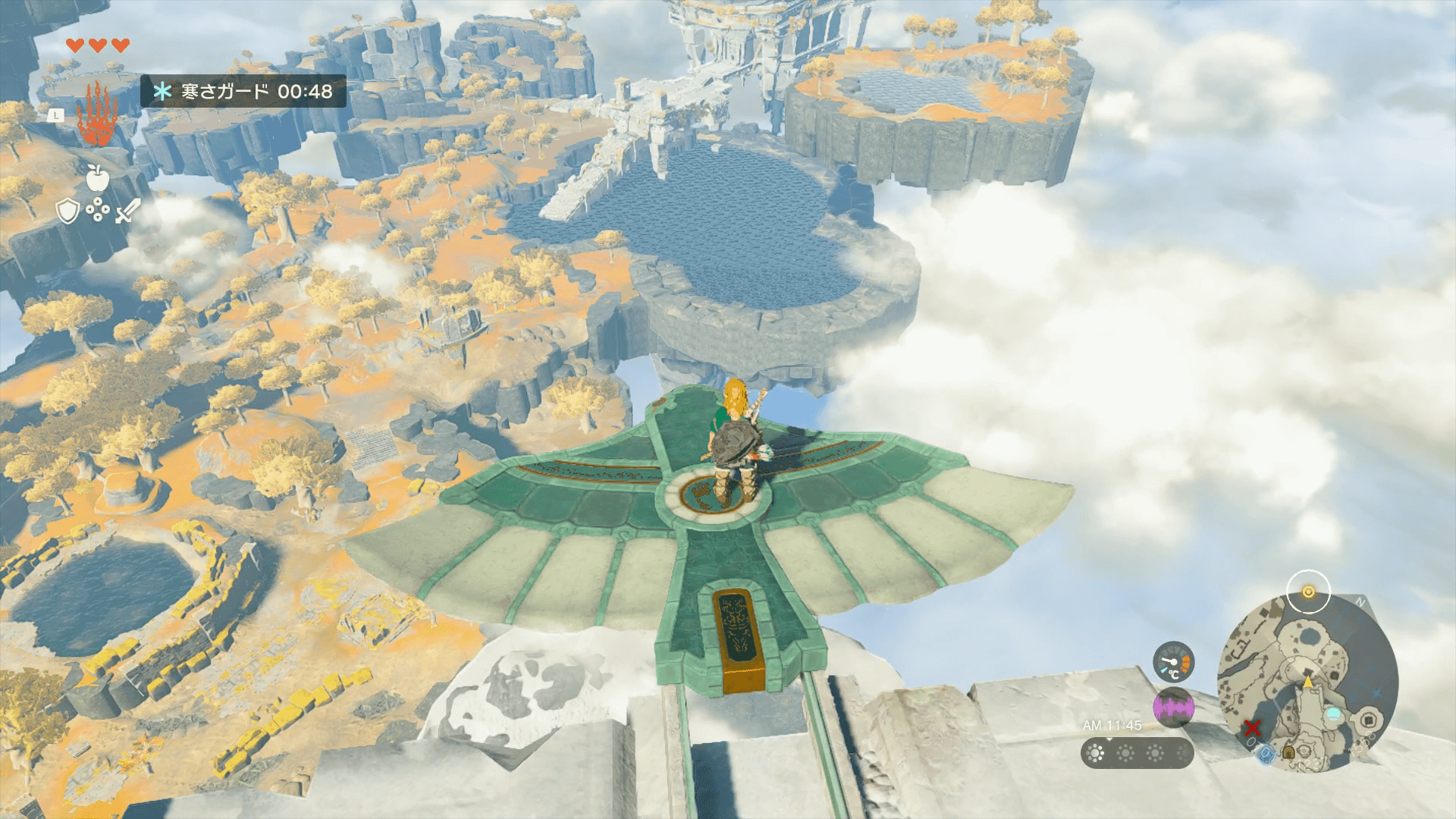Click the purple sound wave noise meter
Image resolution: width=1456 pixels, height=819 pixels.
coord(1173,708)
